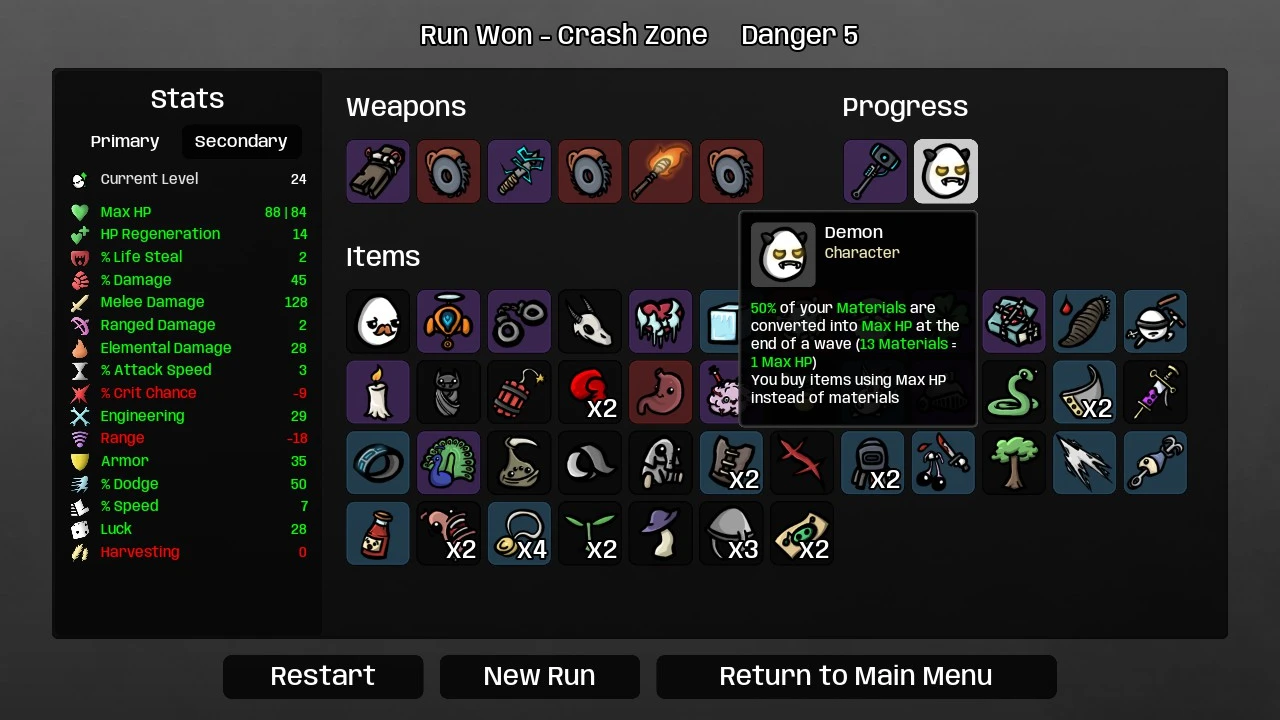Click the Restart button
The height and width of the screenshot is (720, 1280).
[x=323, y=677]
